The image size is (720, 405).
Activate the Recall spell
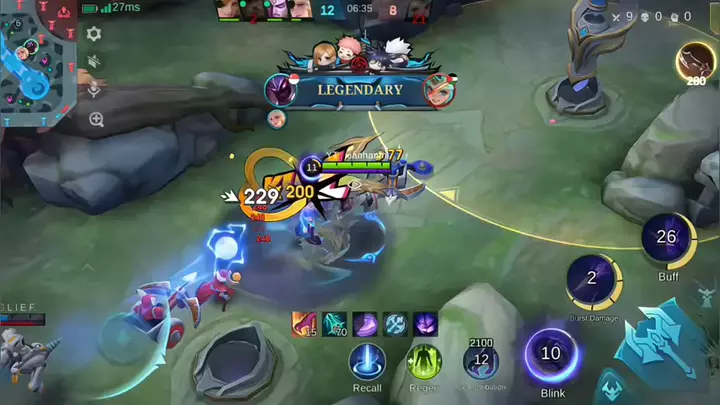(367, 361)
